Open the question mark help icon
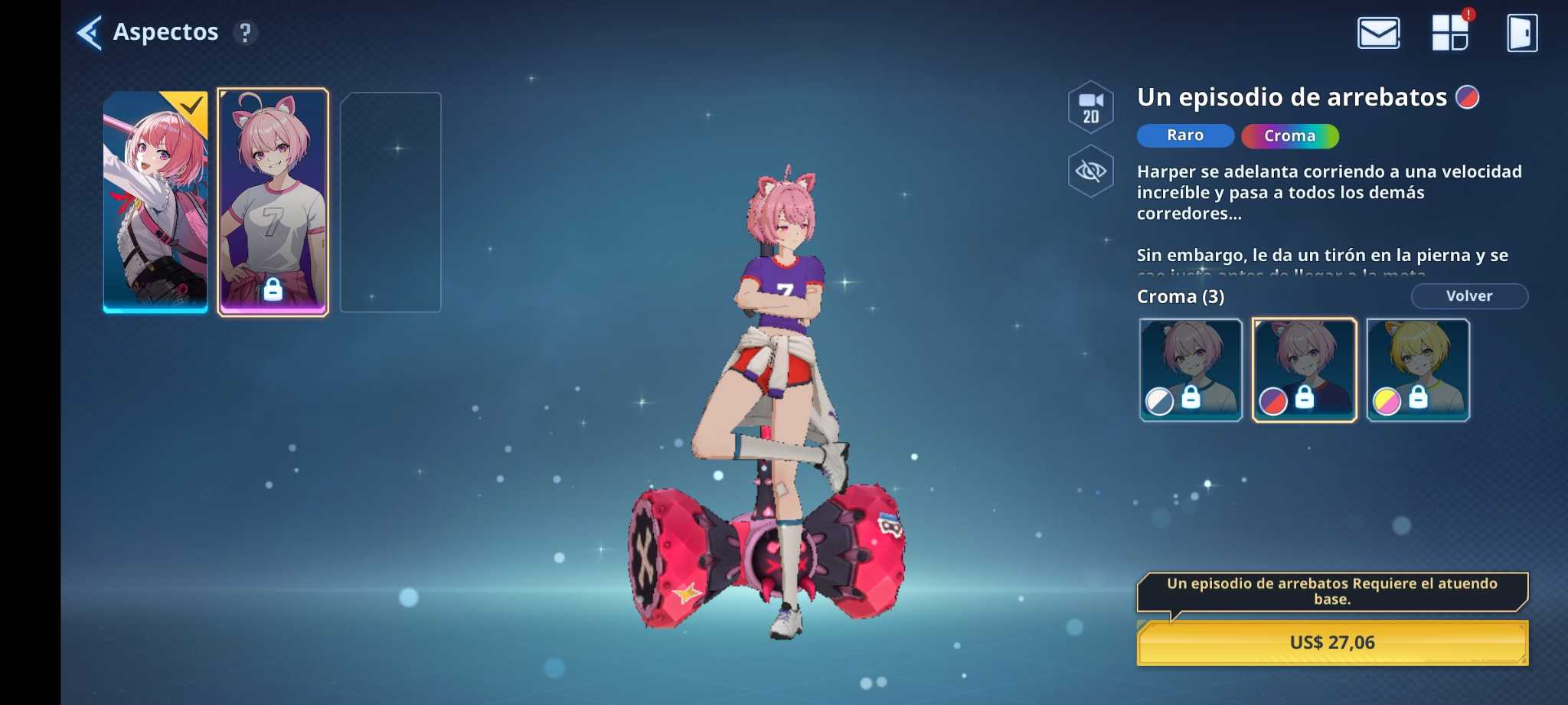Screen dimensions: 1568x705 click(x=245, y=33)
